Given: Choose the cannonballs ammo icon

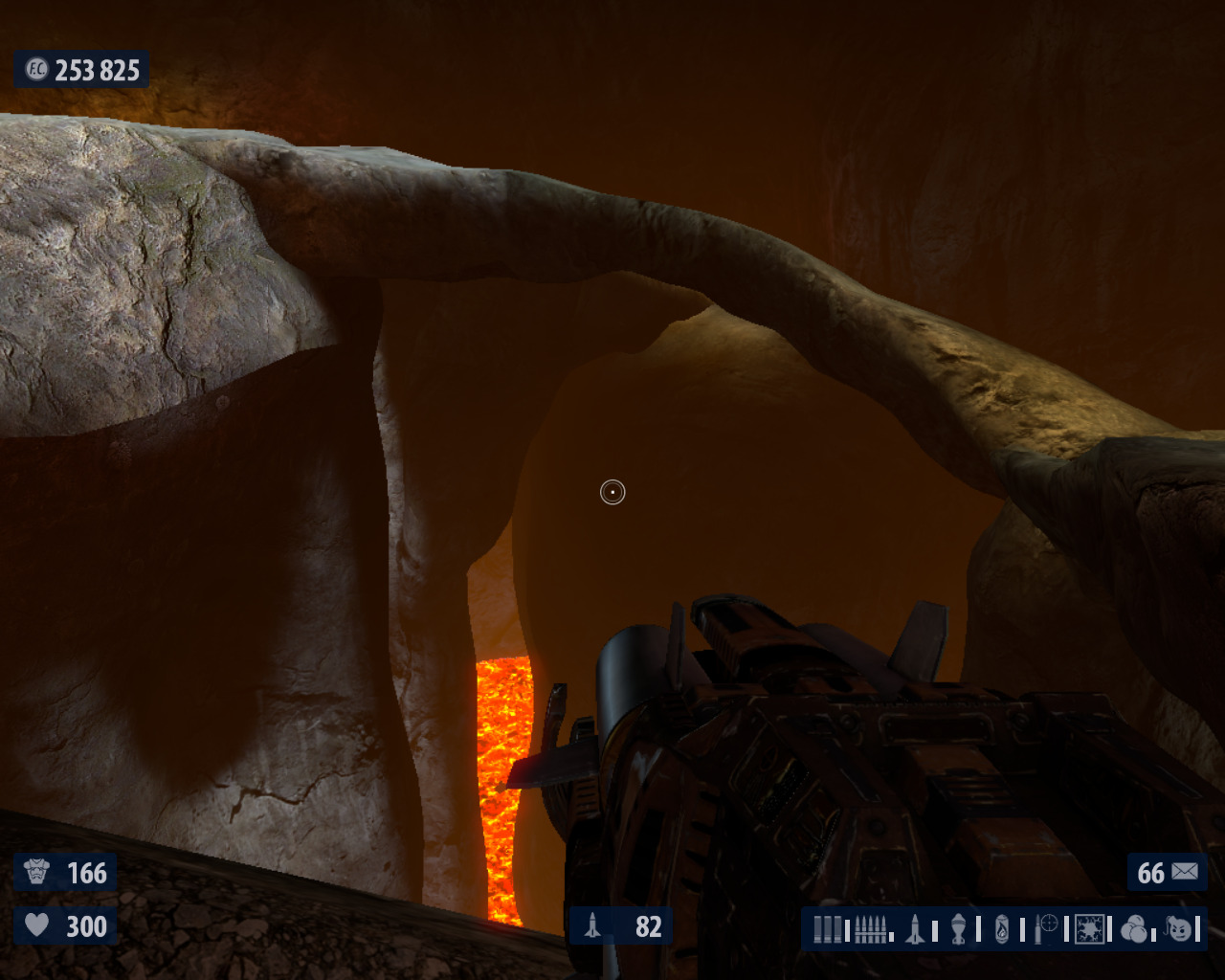Looking at the screenshot, I should (x=1134, y=928).
